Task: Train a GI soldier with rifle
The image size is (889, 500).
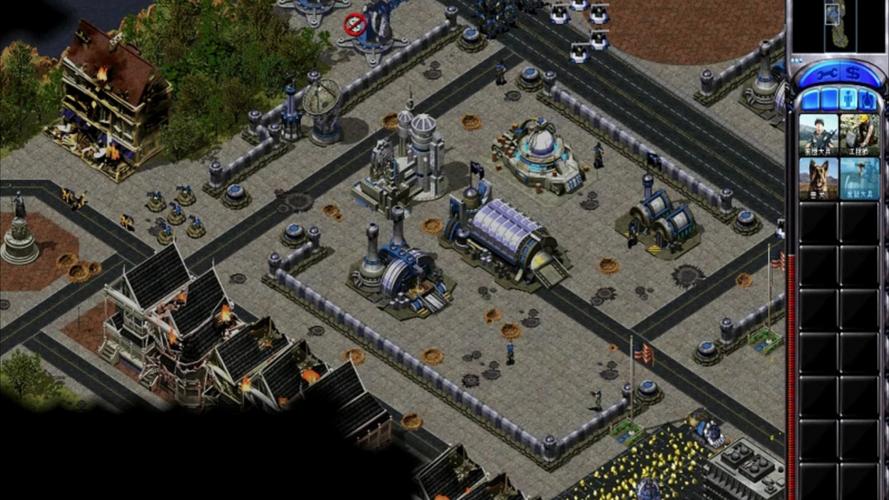Action: pos(818,135)
